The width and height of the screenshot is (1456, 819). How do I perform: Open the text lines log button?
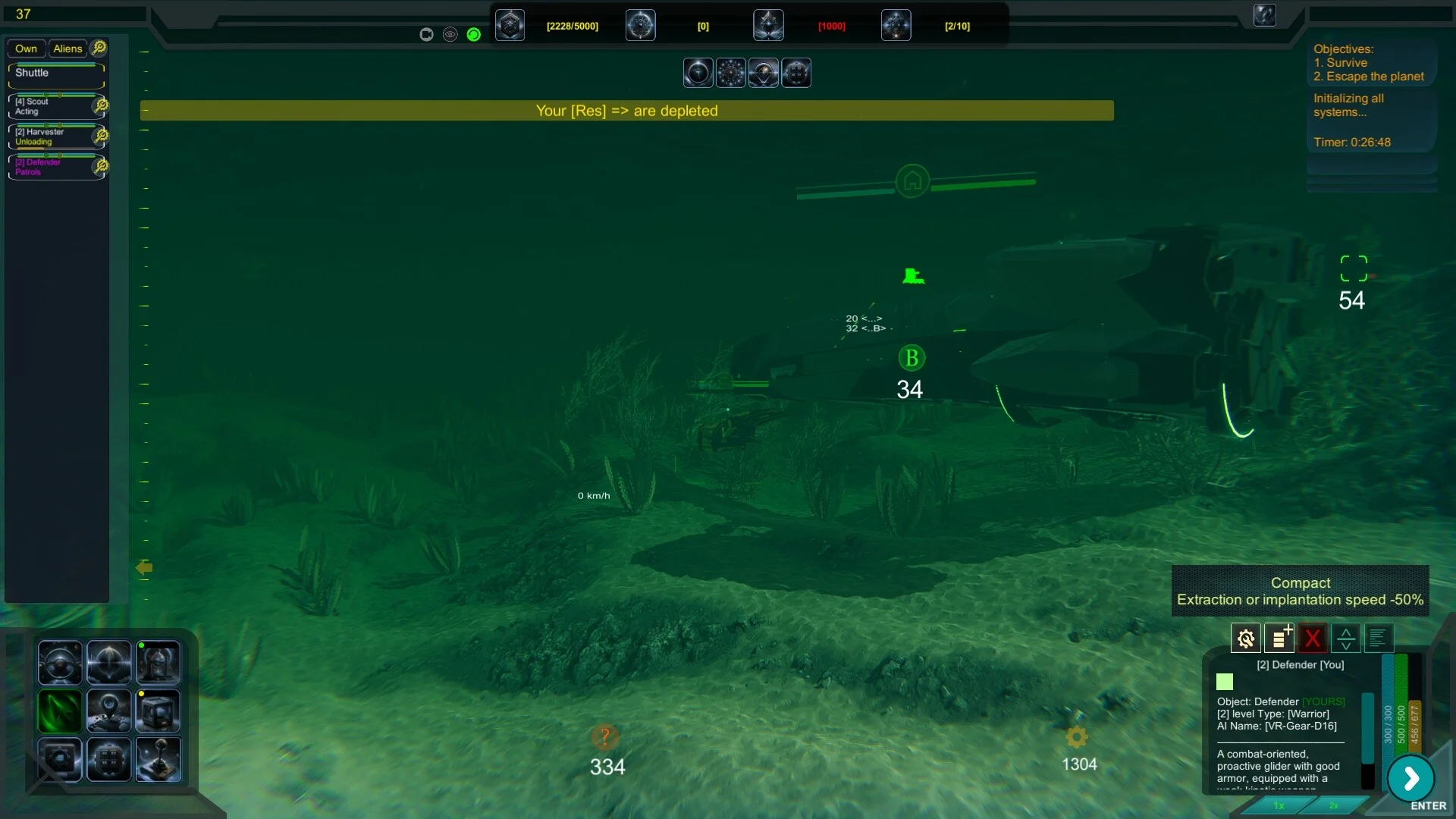[x=1379, y=639]
